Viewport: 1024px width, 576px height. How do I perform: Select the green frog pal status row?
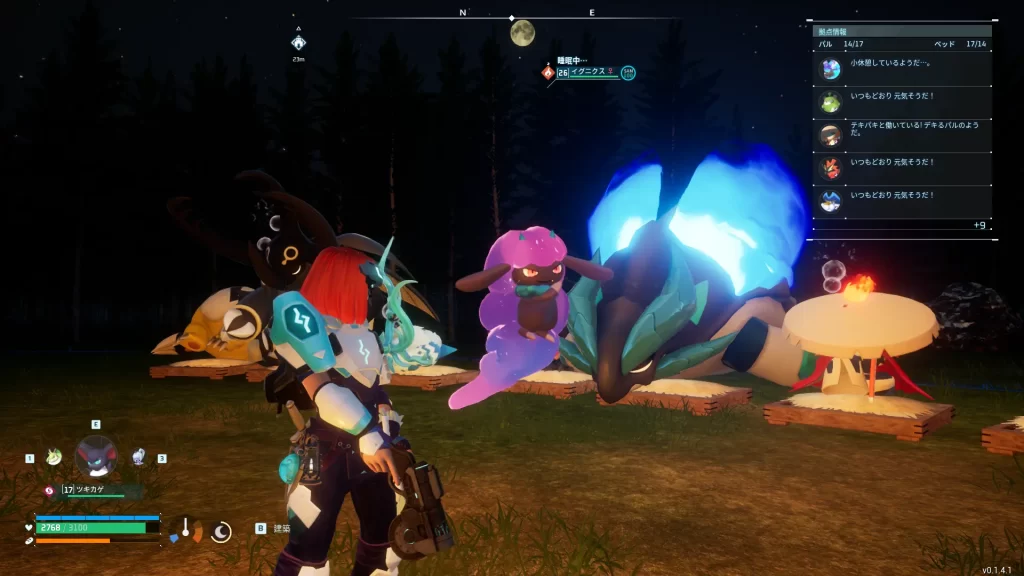tap(902, 102)
